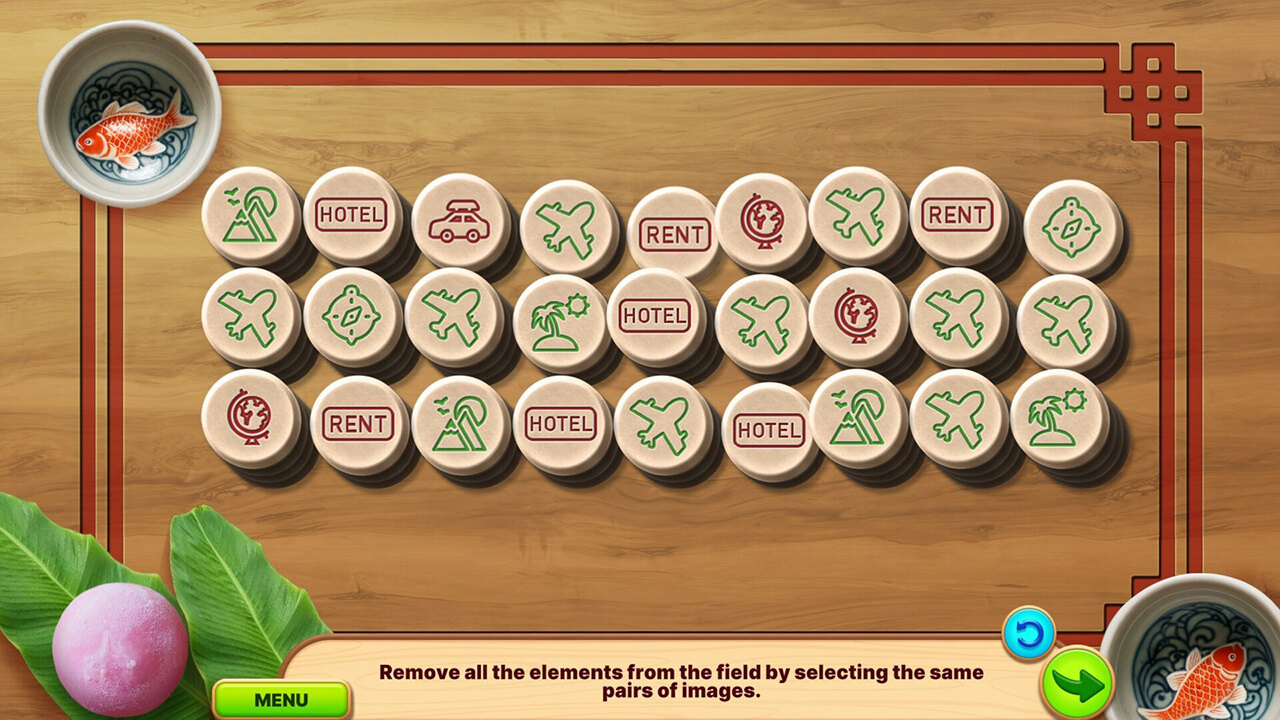Click the blue circular restart arrow button
This screenshot has width=1280, height=720.
click(x=1029, y=633)
